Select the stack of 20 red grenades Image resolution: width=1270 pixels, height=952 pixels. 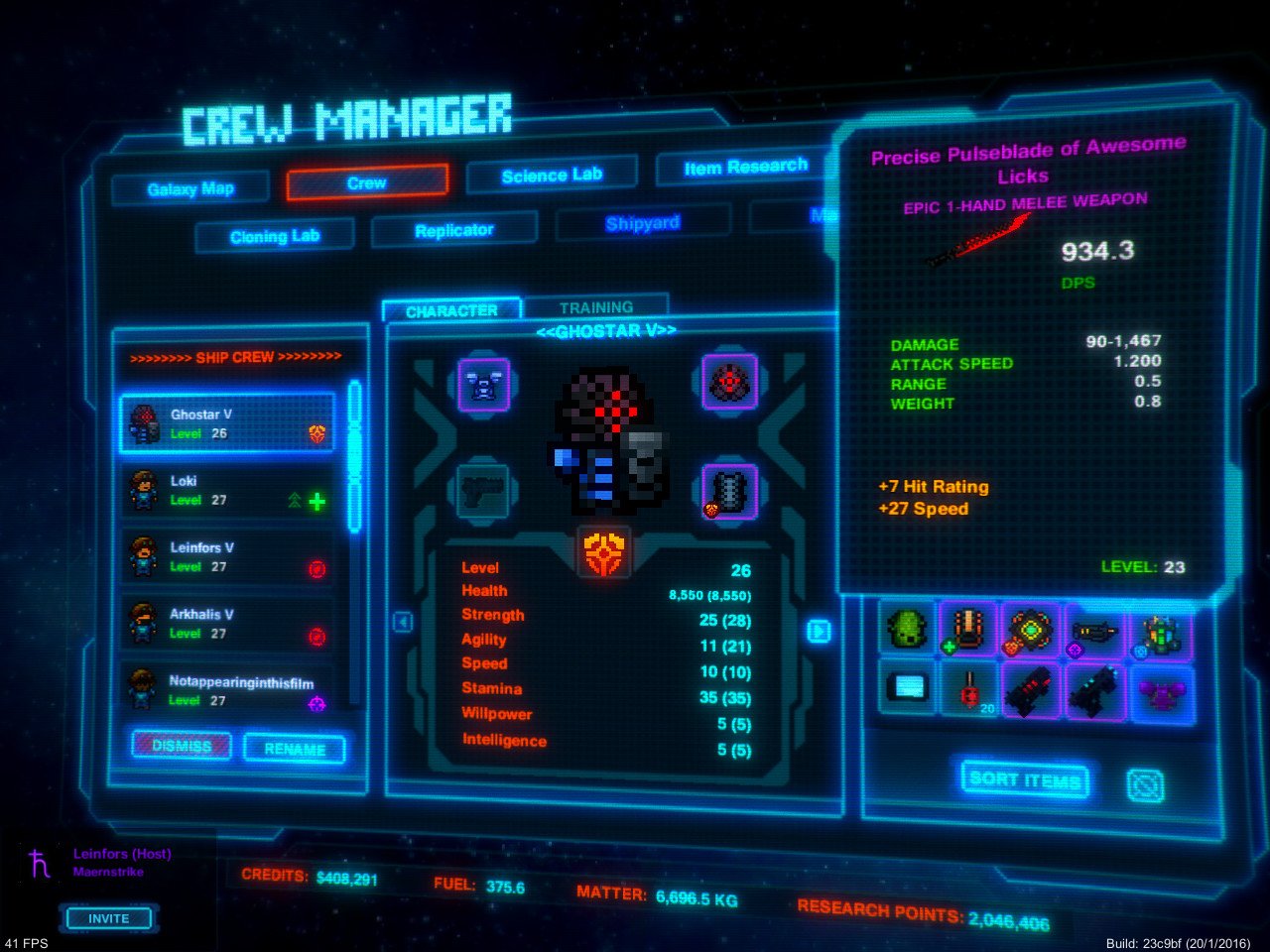click(970, 692)
